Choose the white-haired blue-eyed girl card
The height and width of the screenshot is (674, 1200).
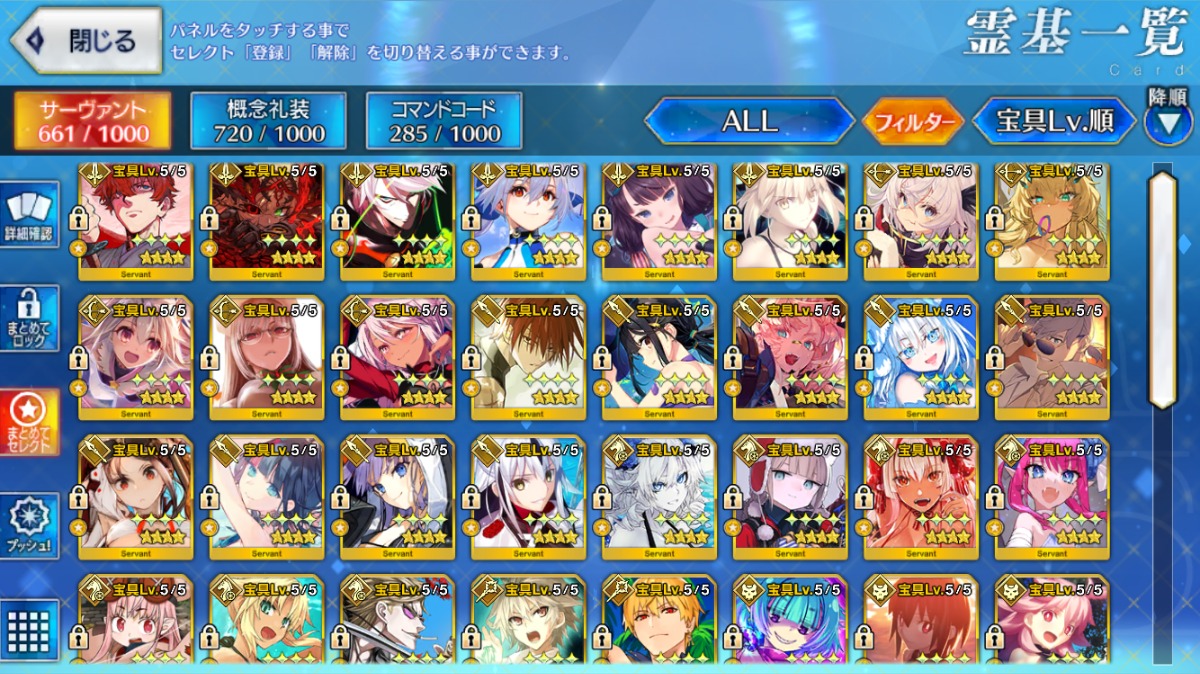coord(921,357)
